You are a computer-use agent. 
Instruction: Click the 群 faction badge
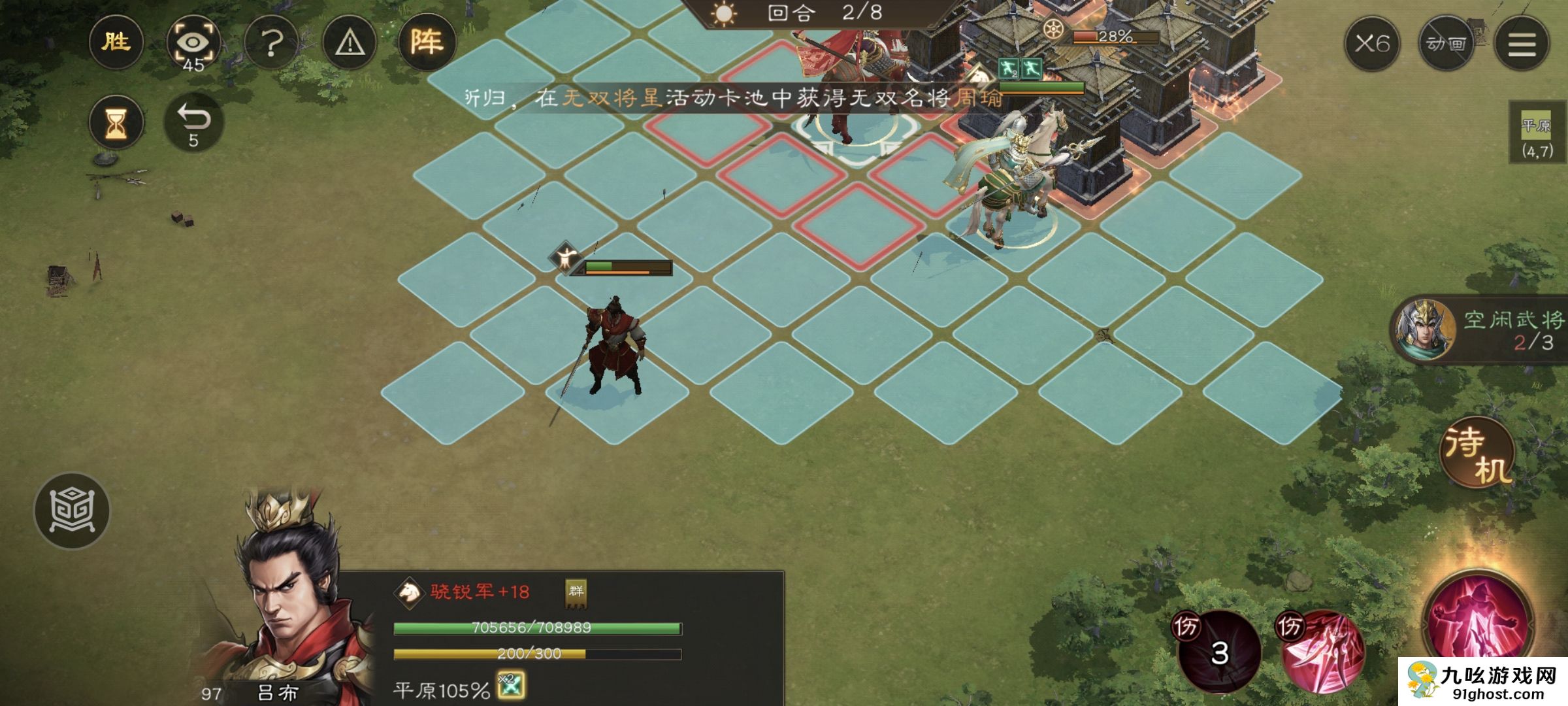coord(576,592)
